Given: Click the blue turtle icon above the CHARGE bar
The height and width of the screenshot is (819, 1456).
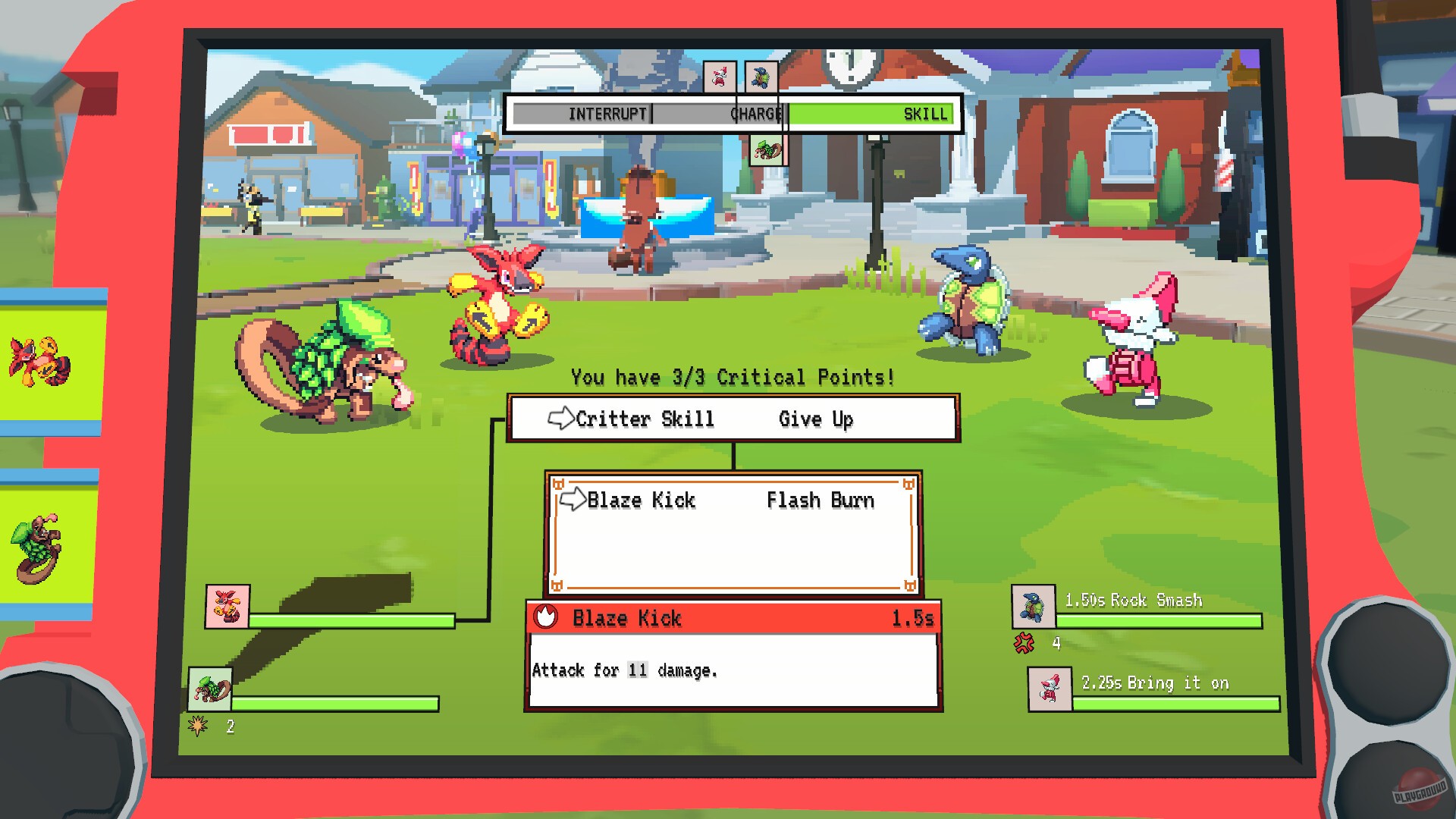Looking at the screenshot, I should point(761,75).
